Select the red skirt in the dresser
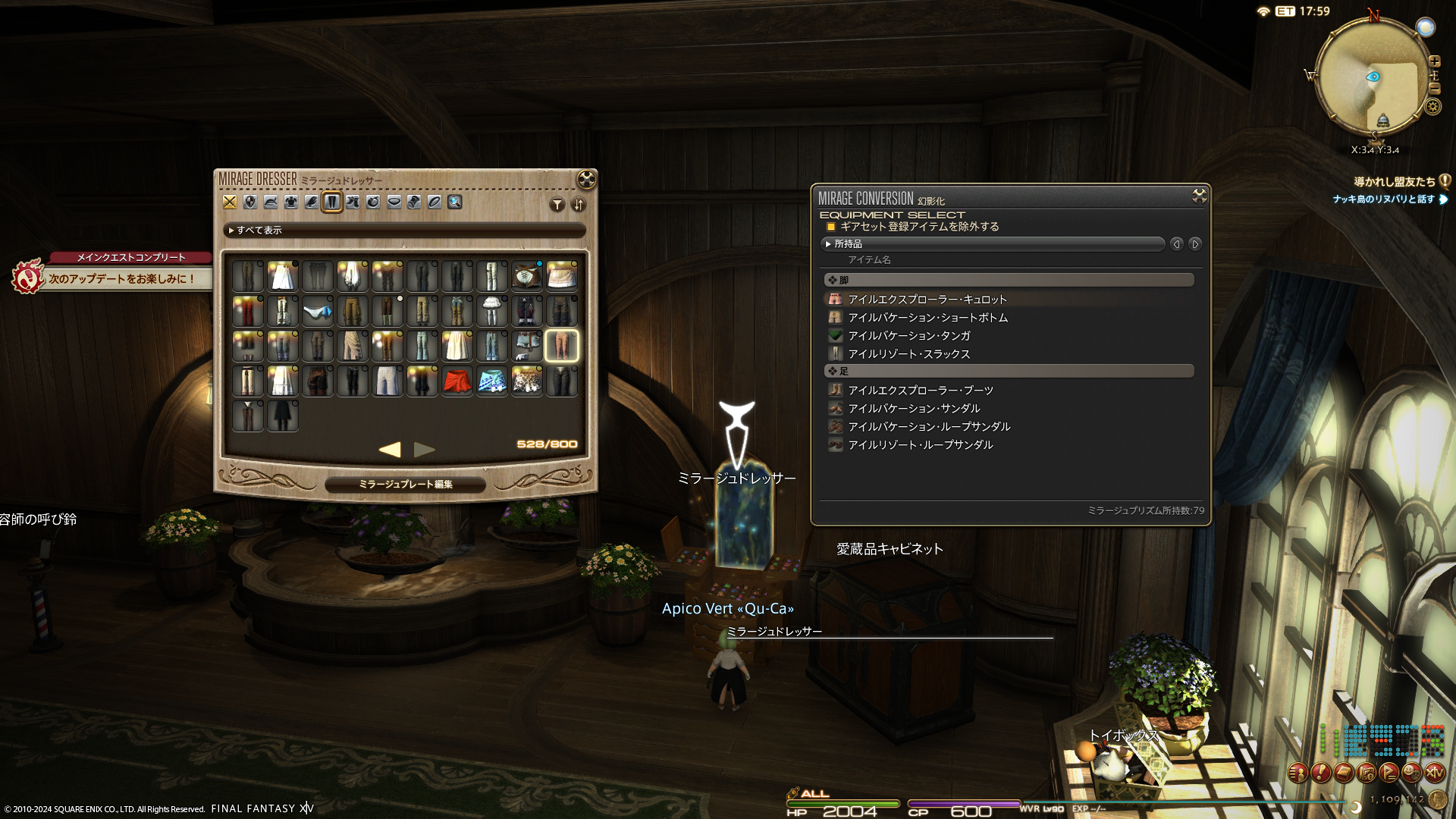Image resolution: width=1456 pixels, height=819 pixels. 457,381
